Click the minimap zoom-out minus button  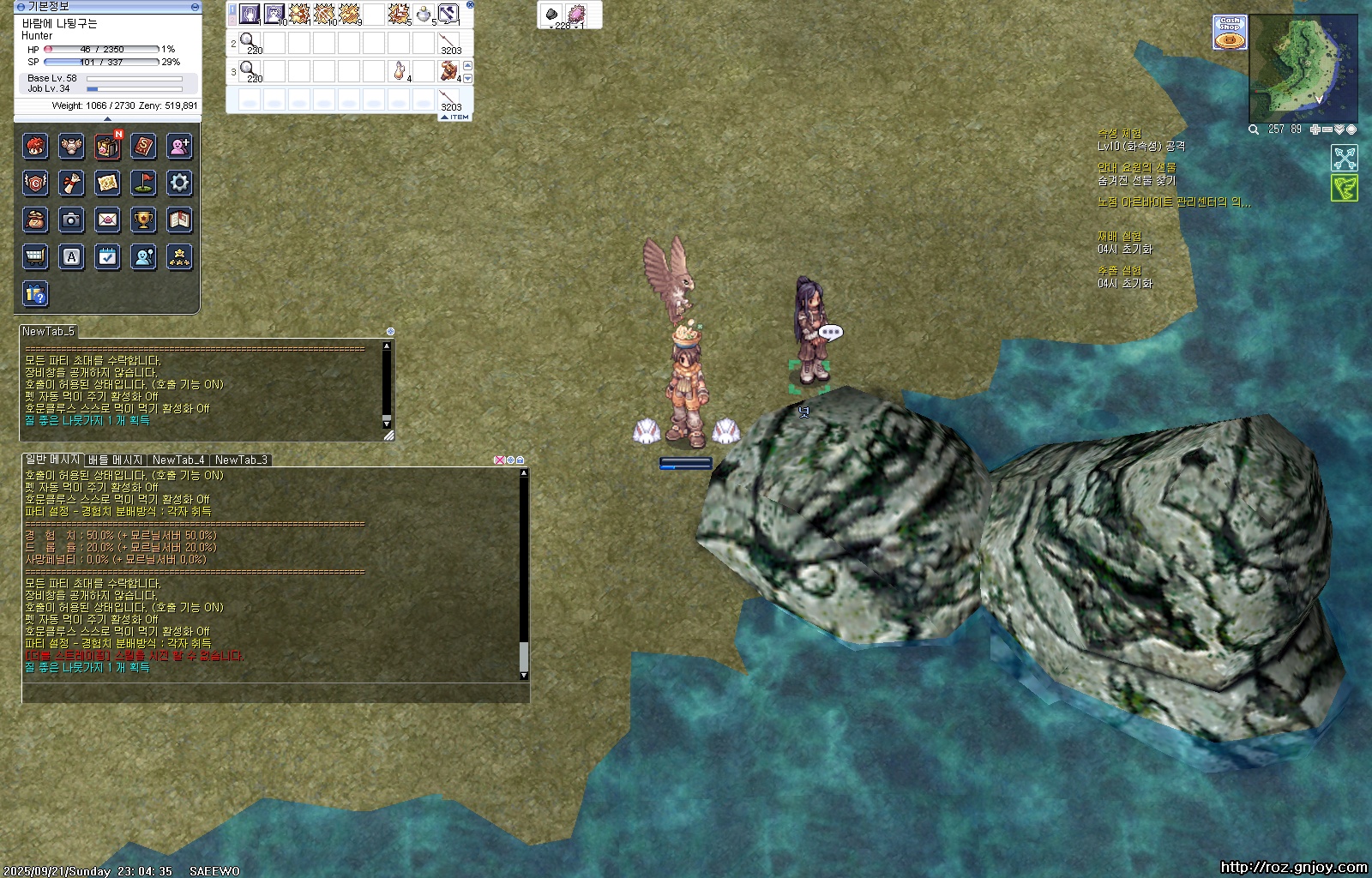point(1327,129)
